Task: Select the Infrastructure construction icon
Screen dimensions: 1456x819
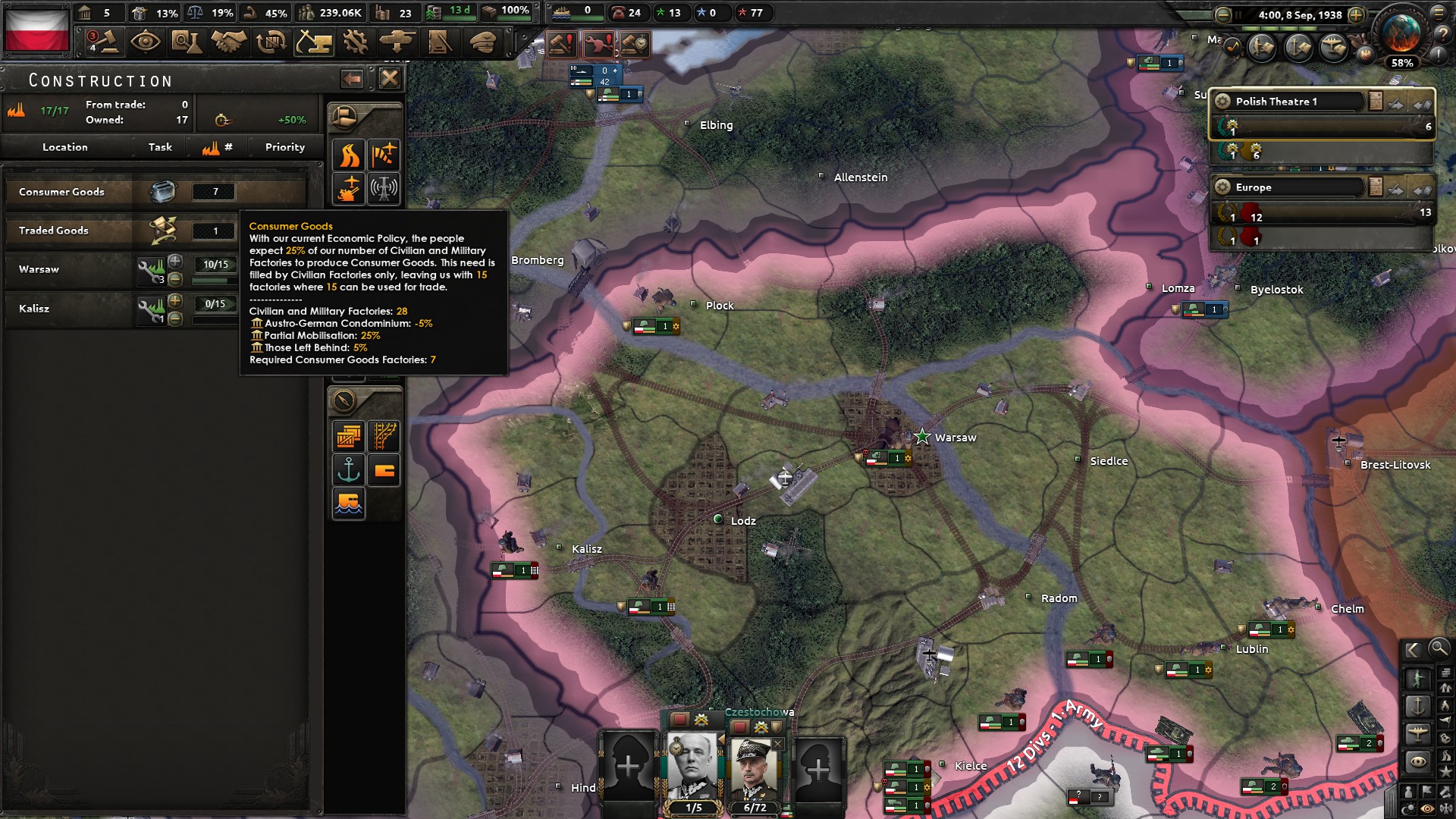Action: [x=348, y=155]
